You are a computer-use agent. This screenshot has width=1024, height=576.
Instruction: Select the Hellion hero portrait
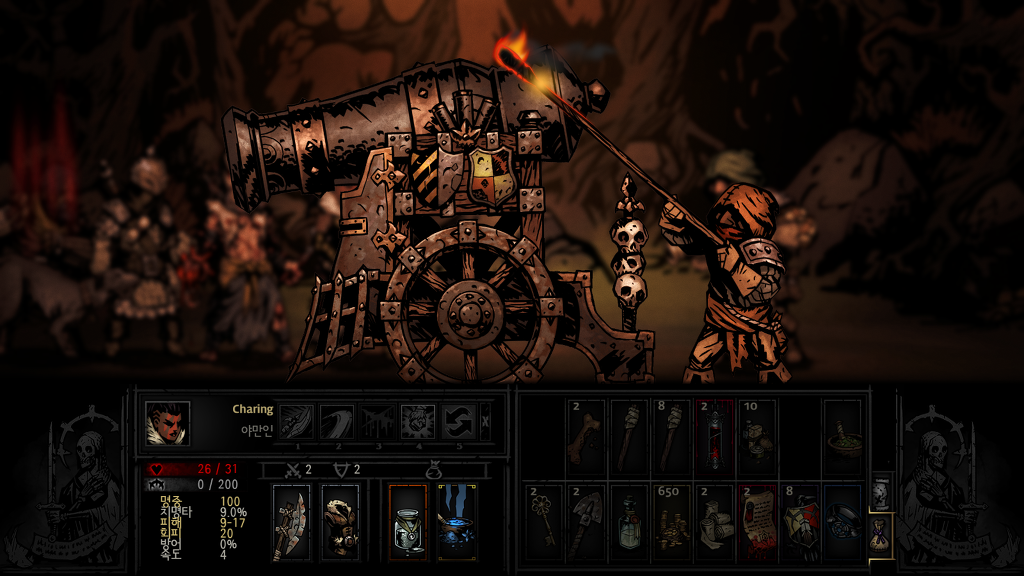167,422
